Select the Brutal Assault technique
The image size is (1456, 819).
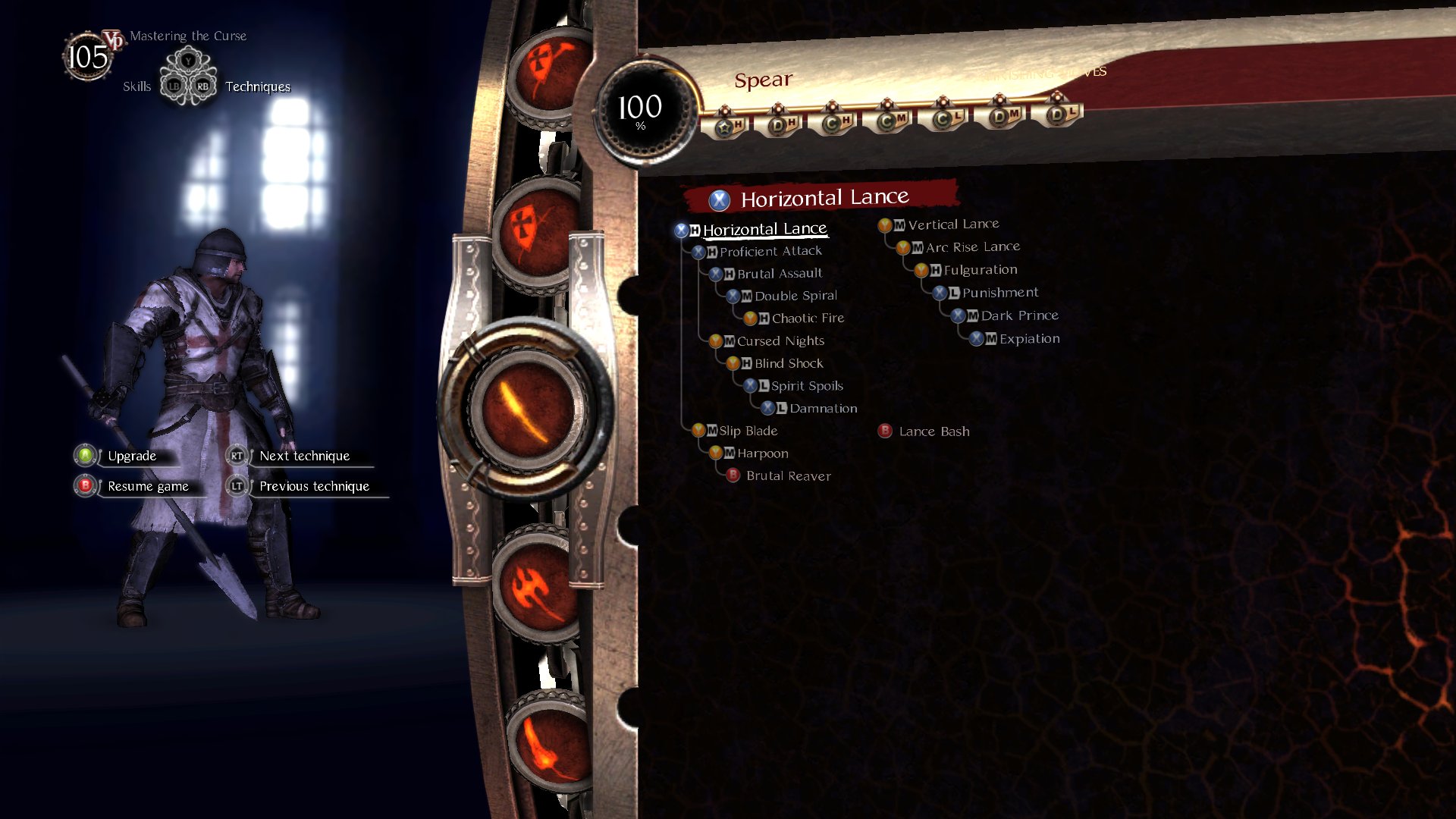click(779, 274)
